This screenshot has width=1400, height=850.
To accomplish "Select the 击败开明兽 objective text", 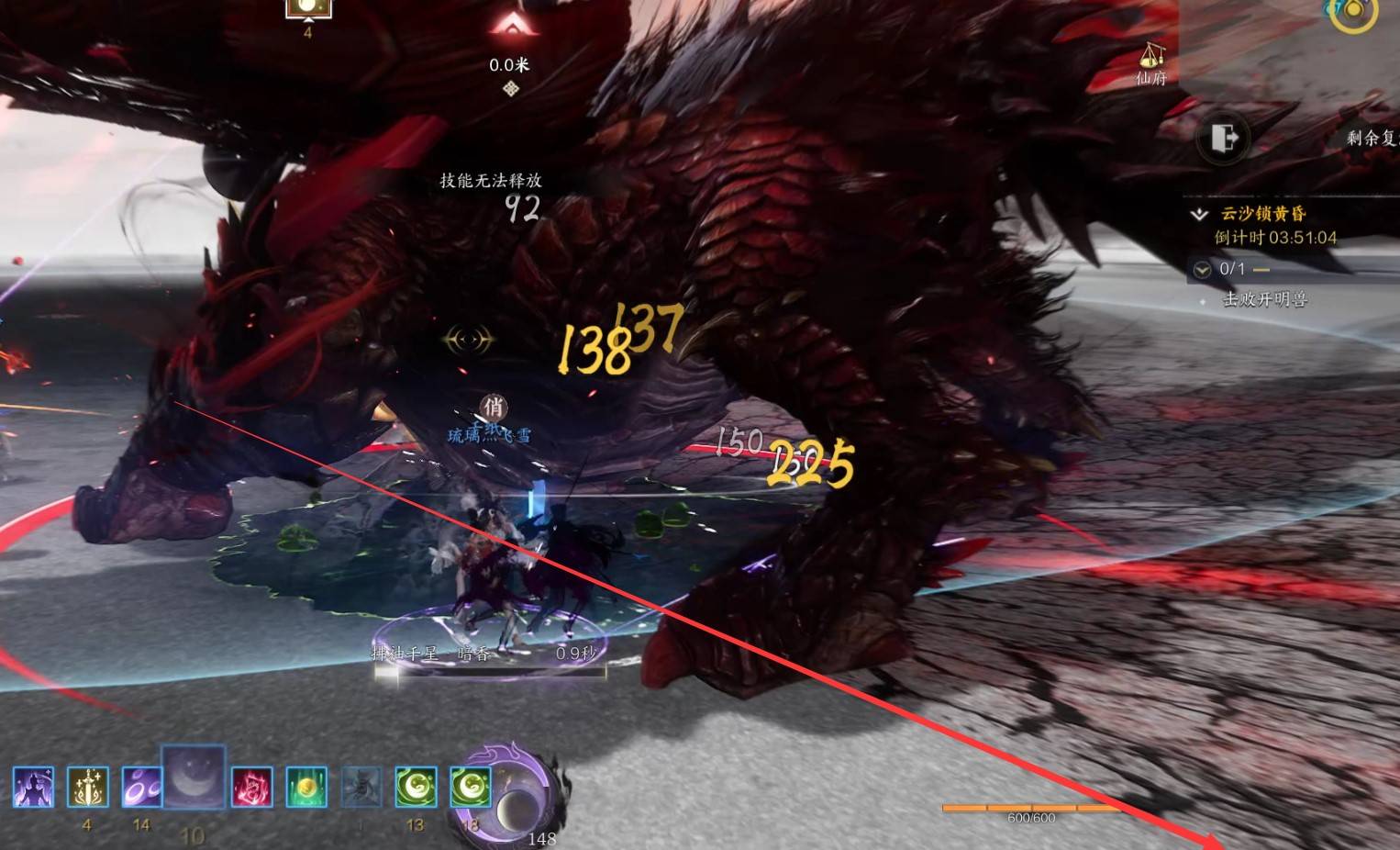I will (x=1264, y=299).
